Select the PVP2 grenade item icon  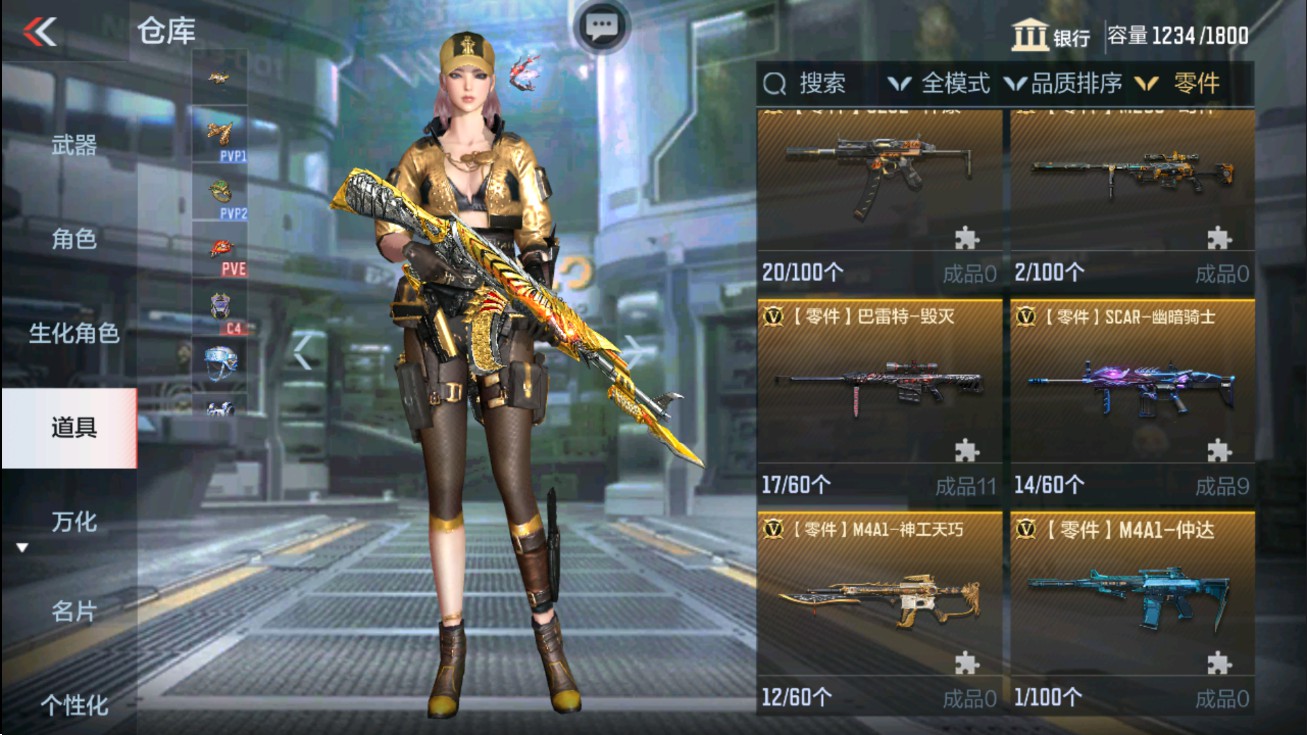tap(219, 191)
